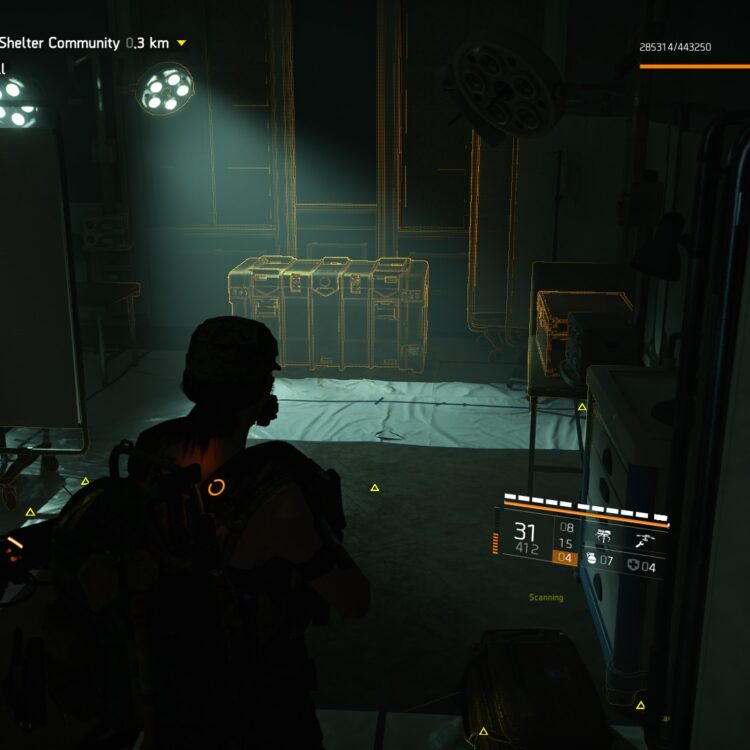Image resolution: width=750 pixels, height=750 pixels.
Task: Select the highlighted orange 04 weapon slot
Action: pyautogui.click(x=567, y=558)
